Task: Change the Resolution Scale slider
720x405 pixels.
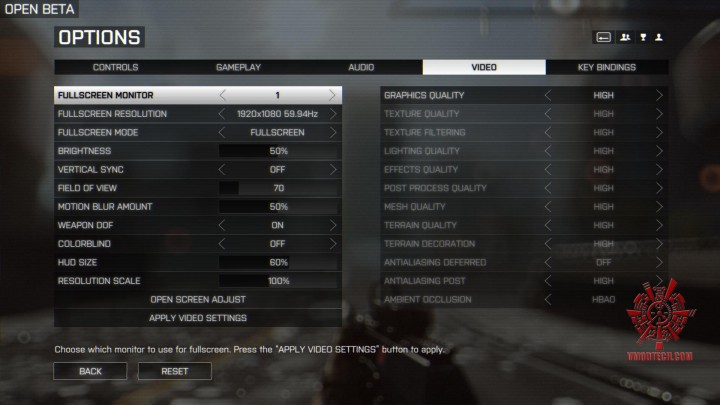Action: [278, 281]
